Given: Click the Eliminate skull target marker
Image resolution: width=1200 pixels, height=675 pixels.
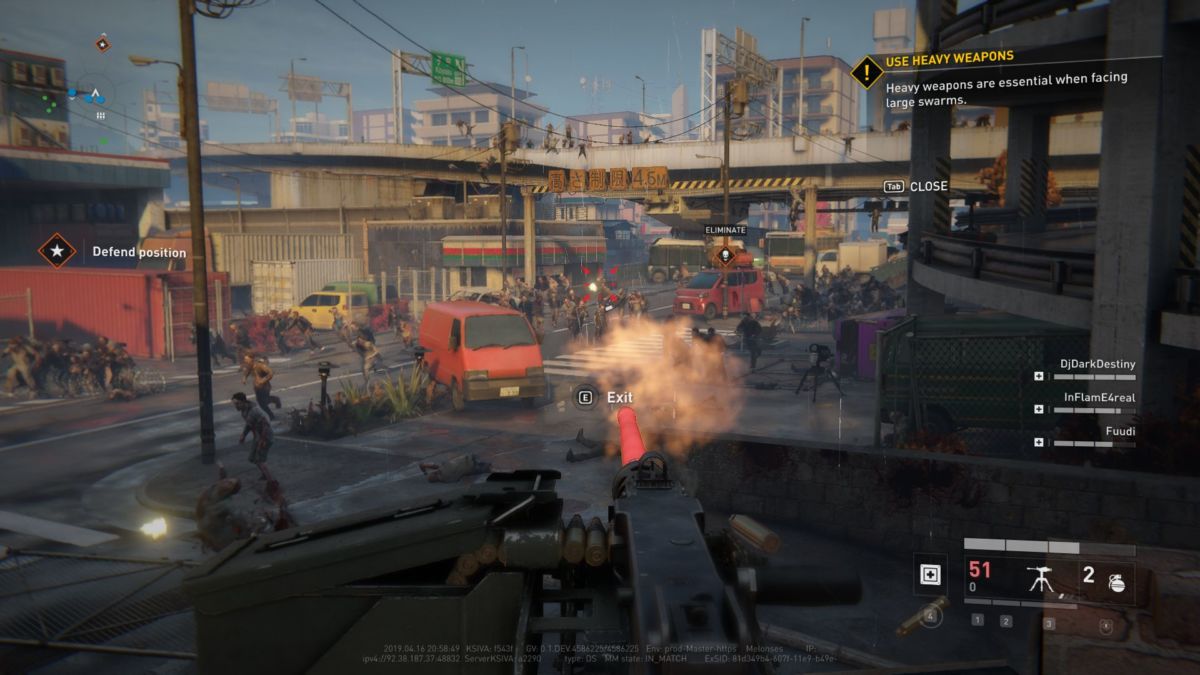Looking at the screenshot, I should pos(725,254).
